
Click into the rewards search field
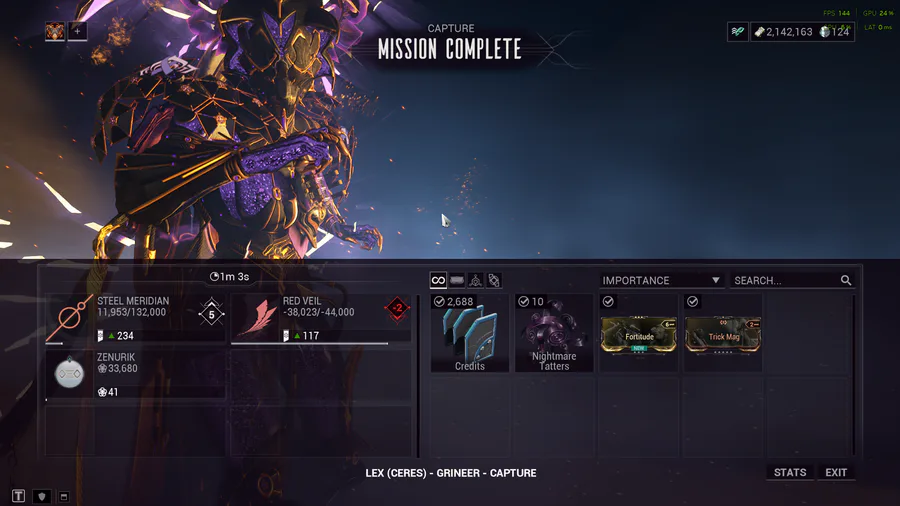pyautogui.click(x=785, y=281)
